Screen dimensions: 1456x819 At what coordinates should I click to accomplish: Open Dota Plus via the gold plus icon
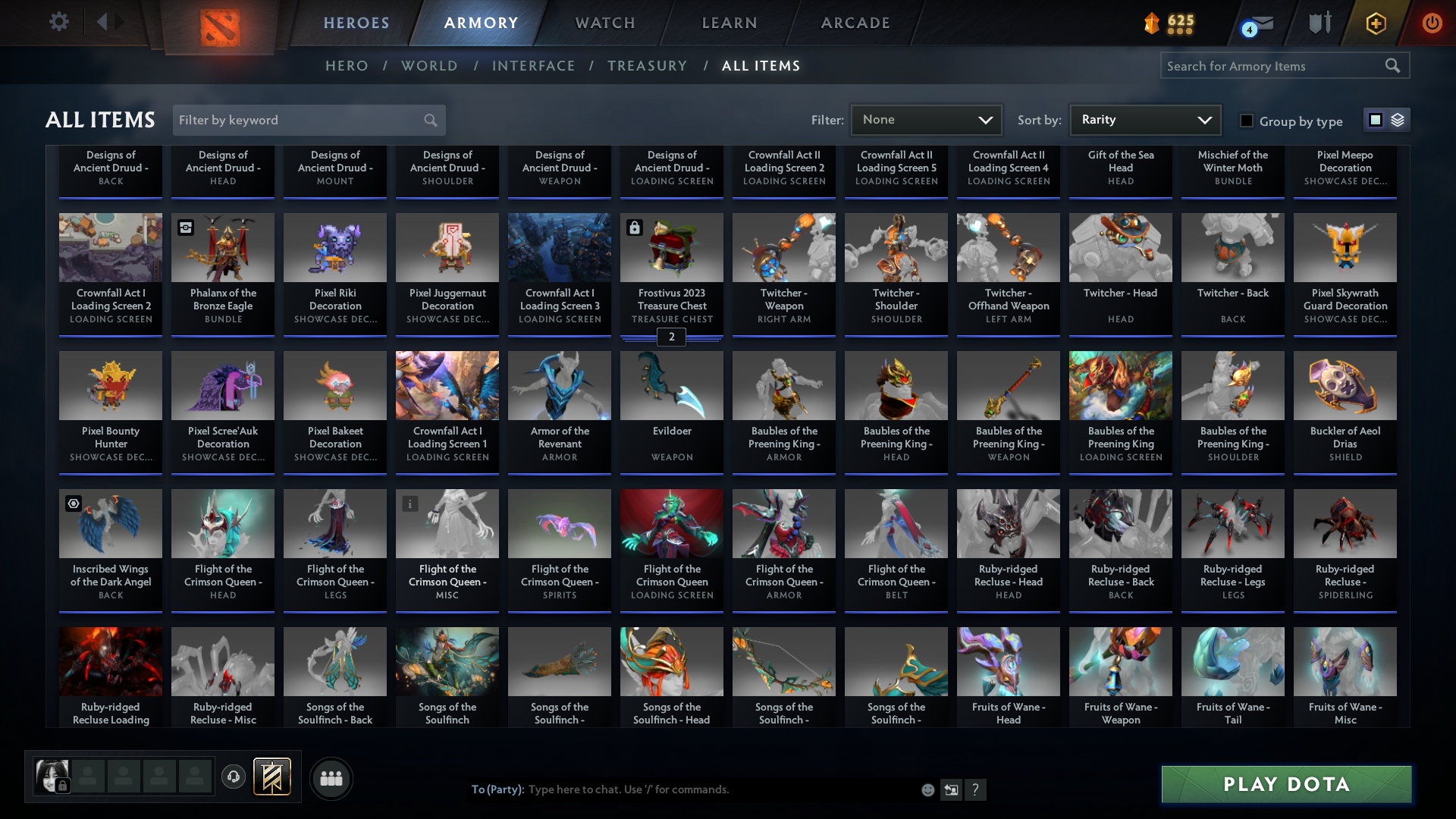[x=1375, y=23]
